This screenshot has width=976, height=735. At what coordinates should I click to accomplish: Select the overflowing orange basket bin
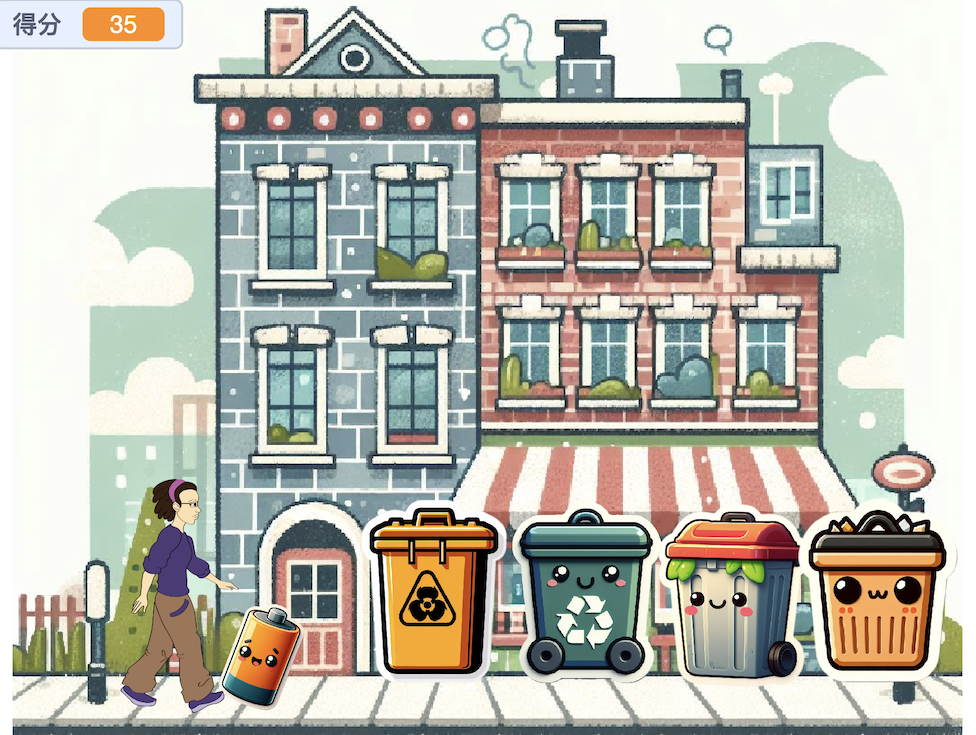tap(877, 595)
